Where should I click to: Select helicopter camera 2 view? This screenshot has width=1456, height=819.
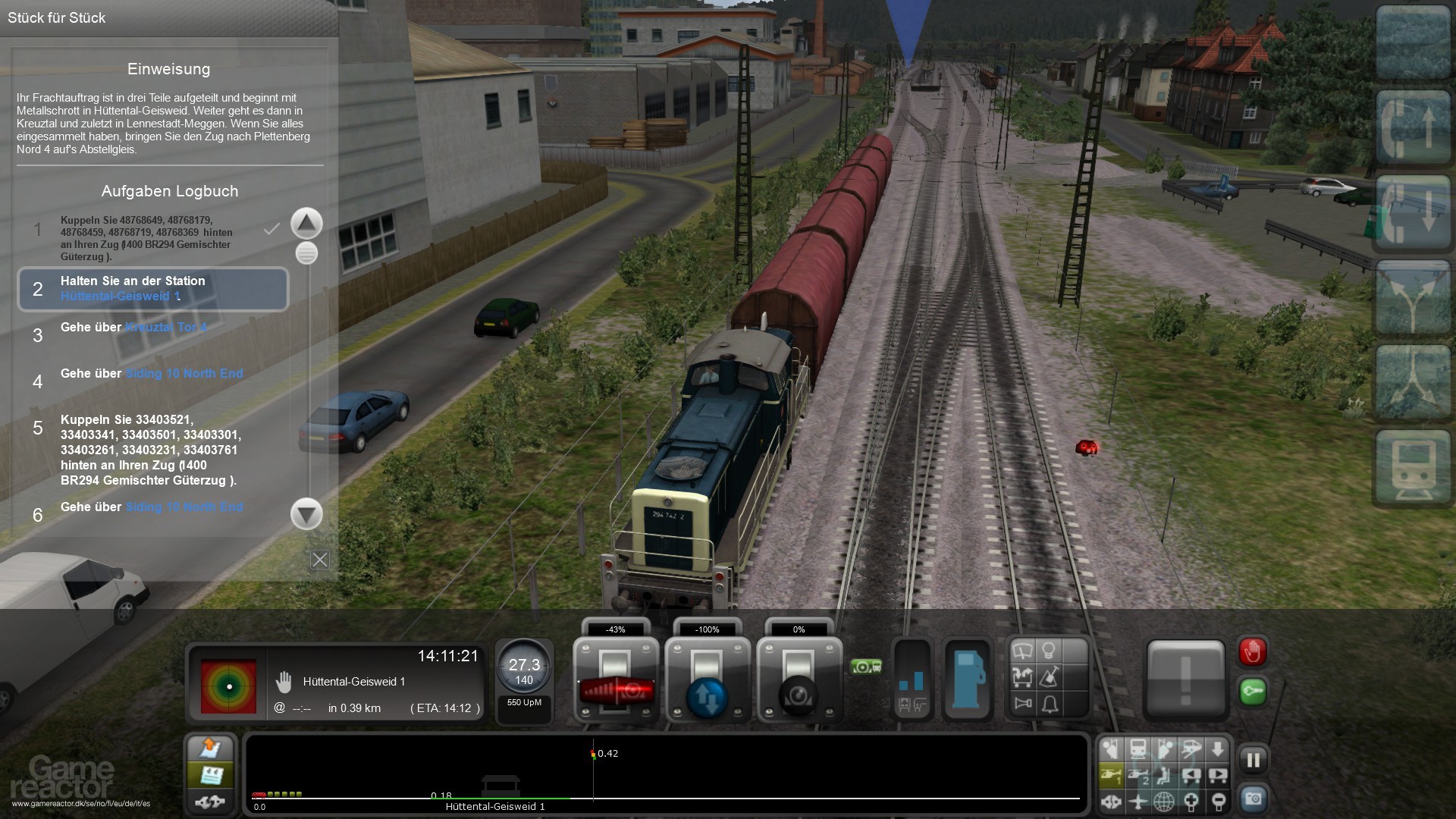coord(1138,775)
